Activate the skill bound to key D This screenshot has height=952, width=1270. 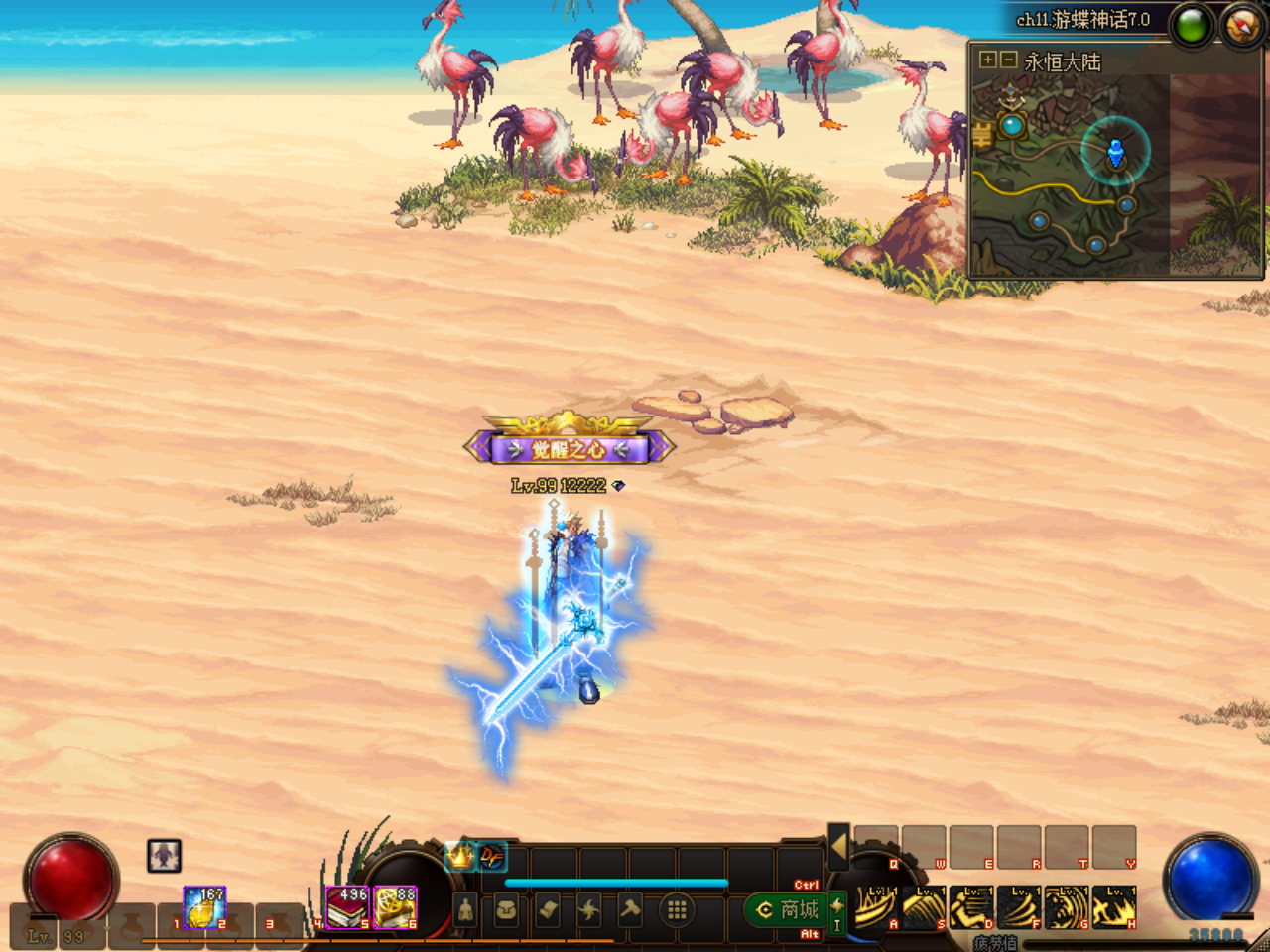pyautogui.click(x=971, y=907)
